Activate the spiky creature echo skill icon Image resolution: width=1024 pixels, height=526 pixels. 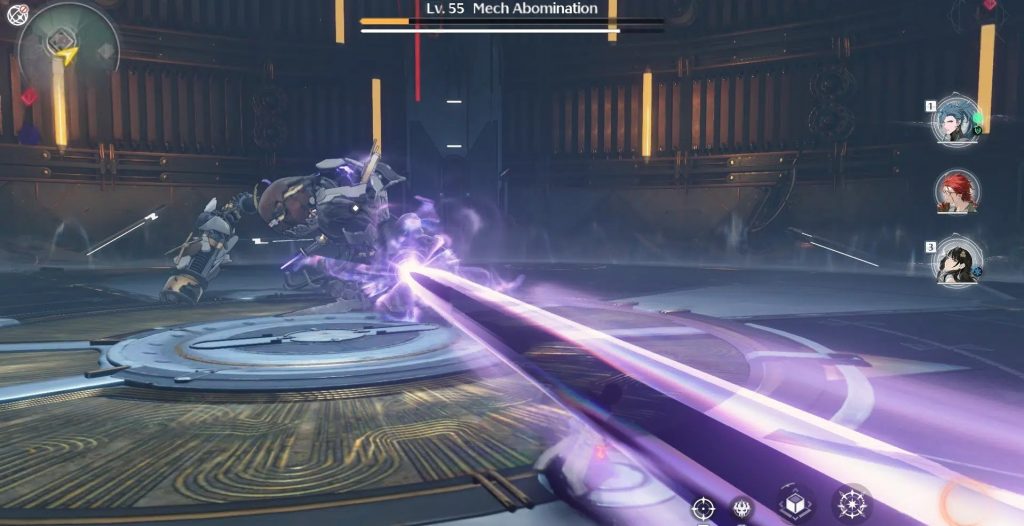[x=741, y=509]
